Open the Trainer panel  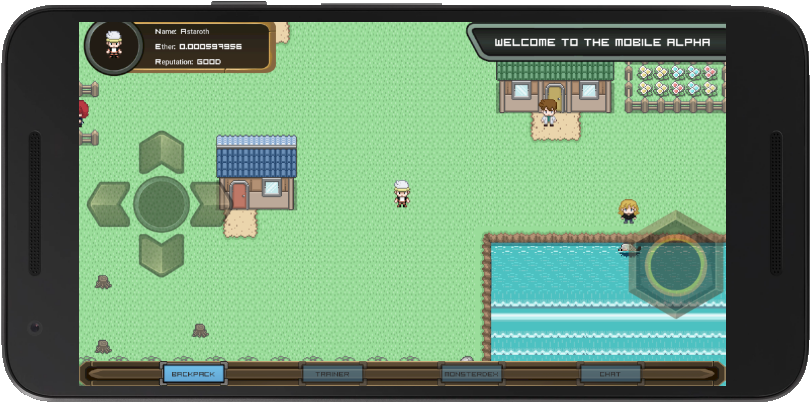click(x=332, y=374)
